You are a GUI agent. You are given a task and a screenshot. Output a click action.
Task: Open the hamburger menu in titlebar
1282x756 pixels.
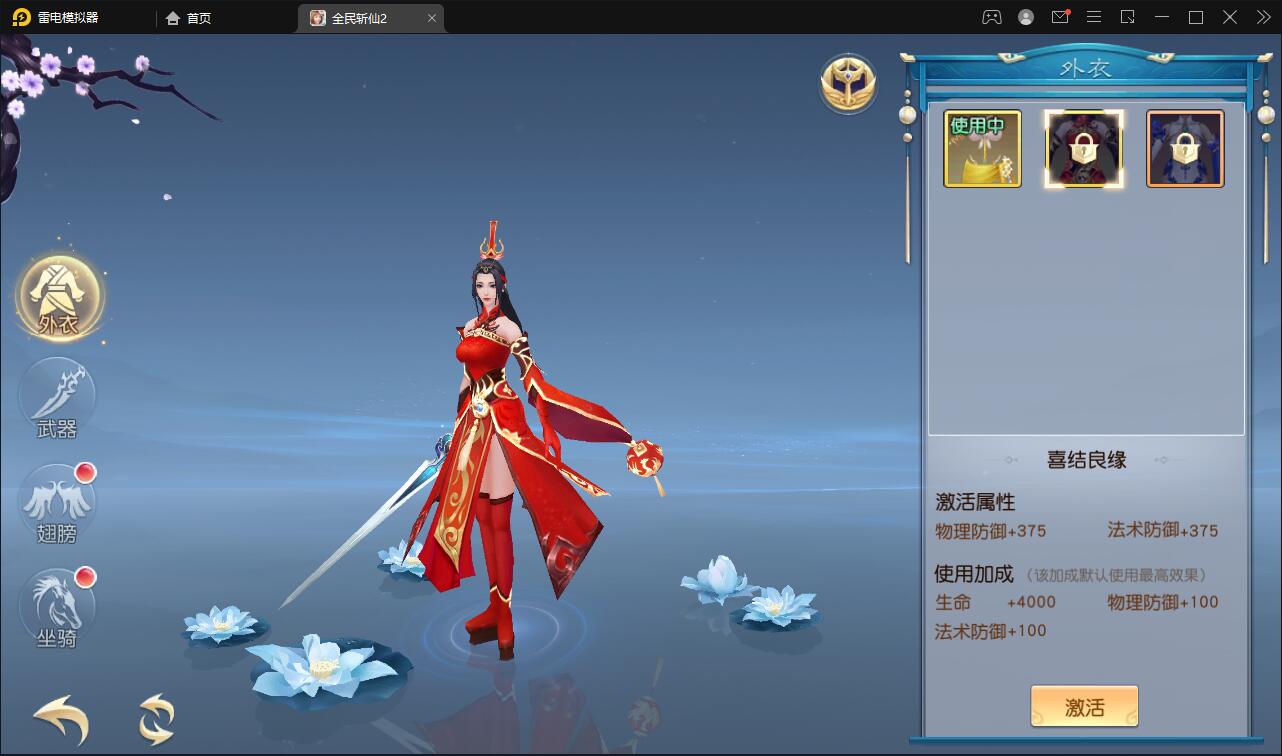point(1094,17)
